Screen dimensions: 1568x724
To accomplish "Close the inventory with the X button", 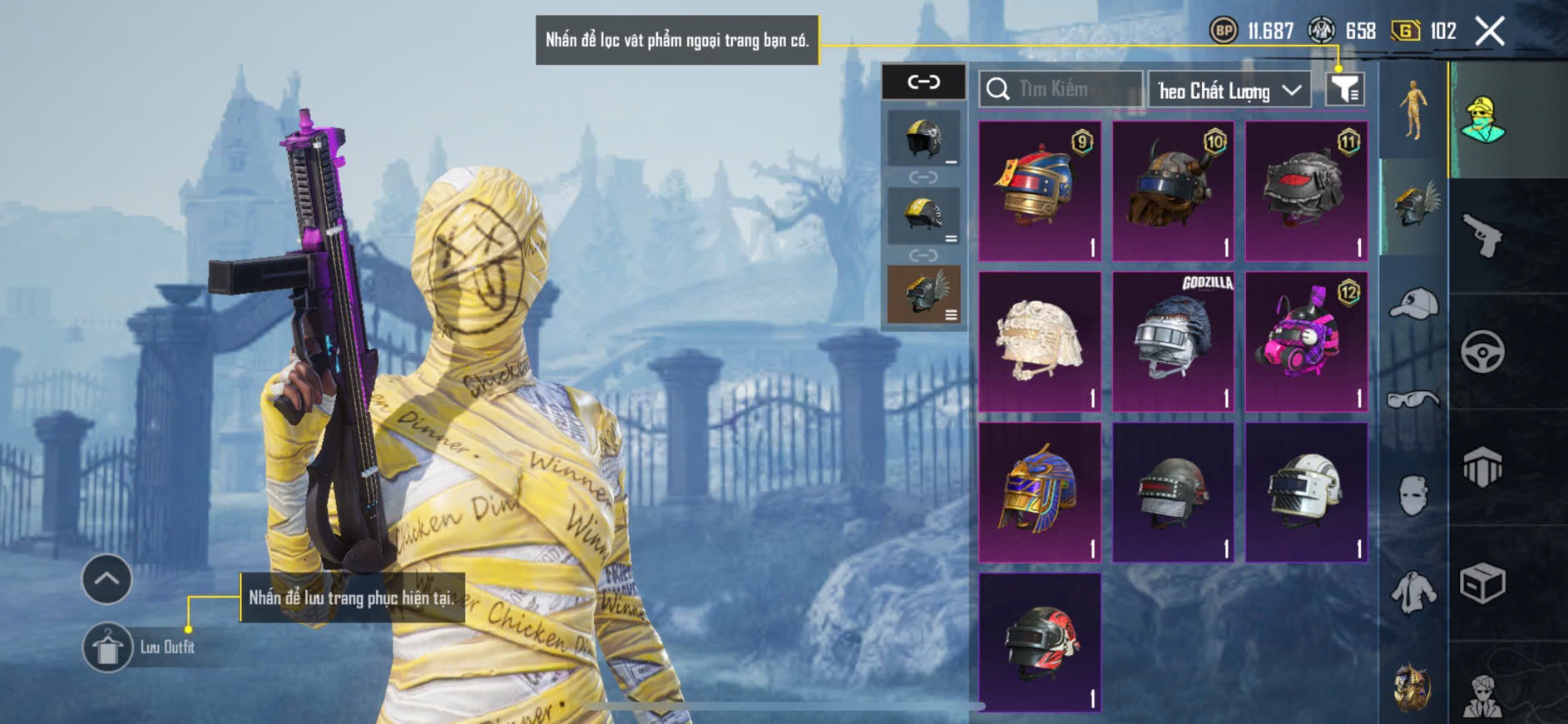I will pyautogui.click(x=1490, y=32).
